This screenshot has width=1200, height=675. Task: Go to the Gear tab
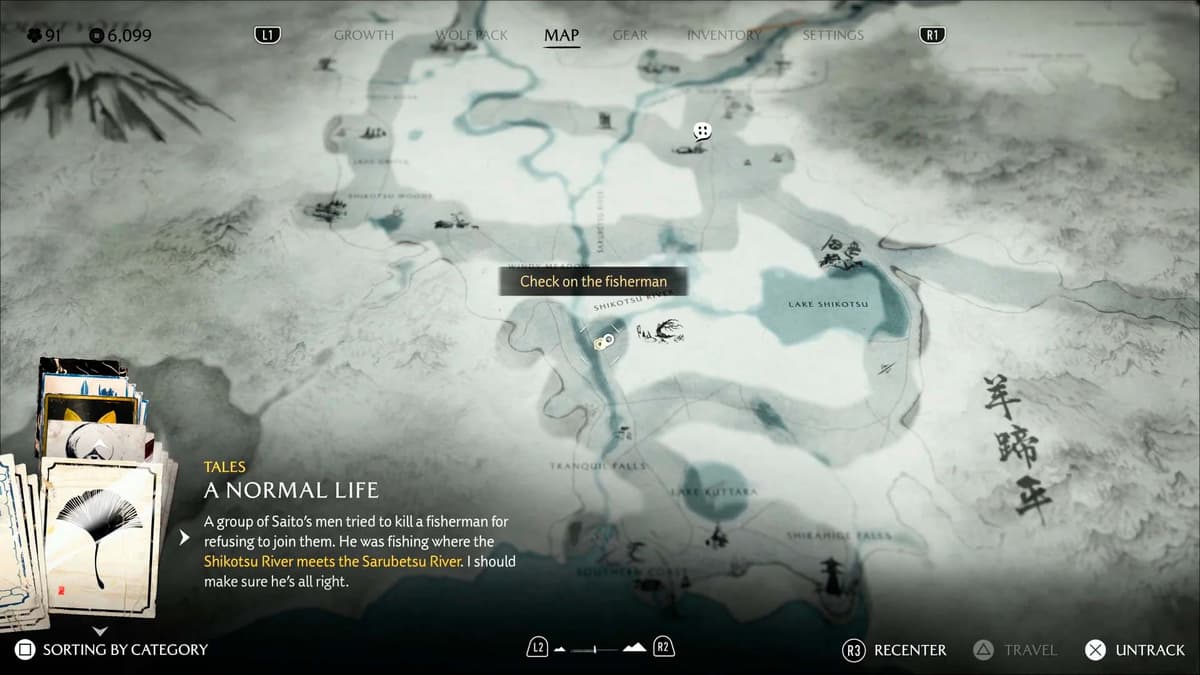pyautogui.click(x=630, y=35)
